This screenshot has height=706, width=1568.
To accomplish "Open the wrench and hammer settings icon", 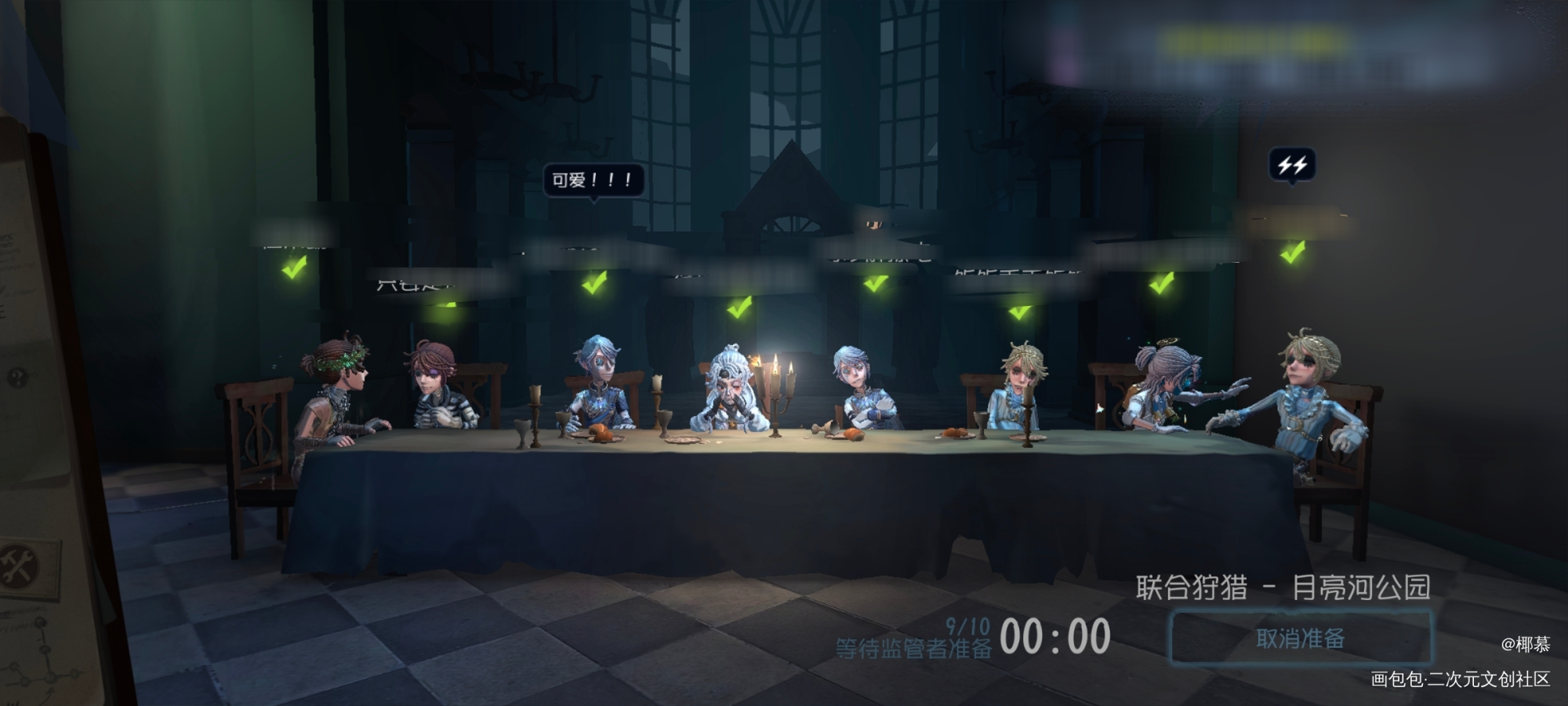I will pos(17,566).
